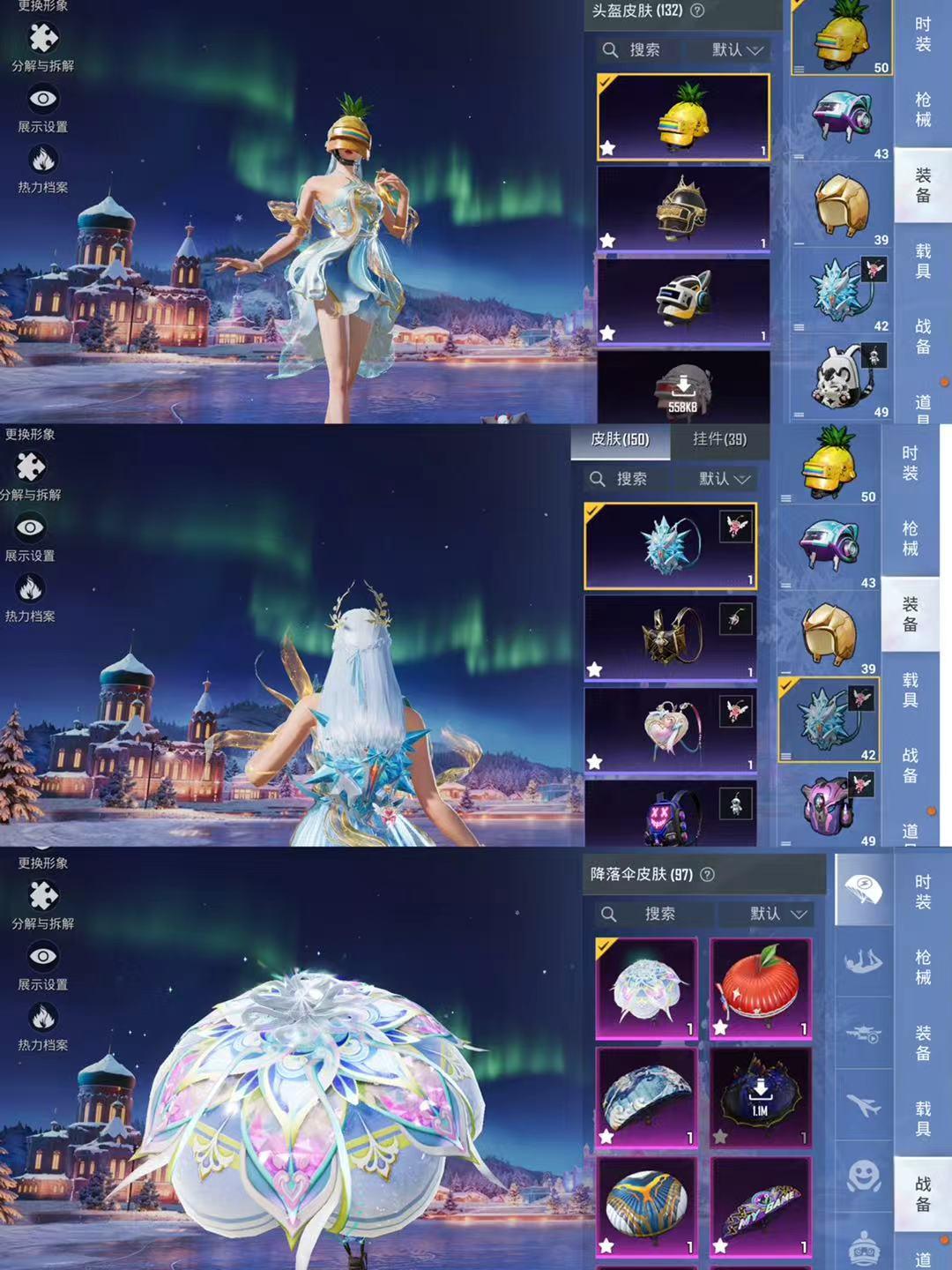Select the pink heart-shaped backpack skin
Viewport: 952px width, 1270px height.
[671, 729]
